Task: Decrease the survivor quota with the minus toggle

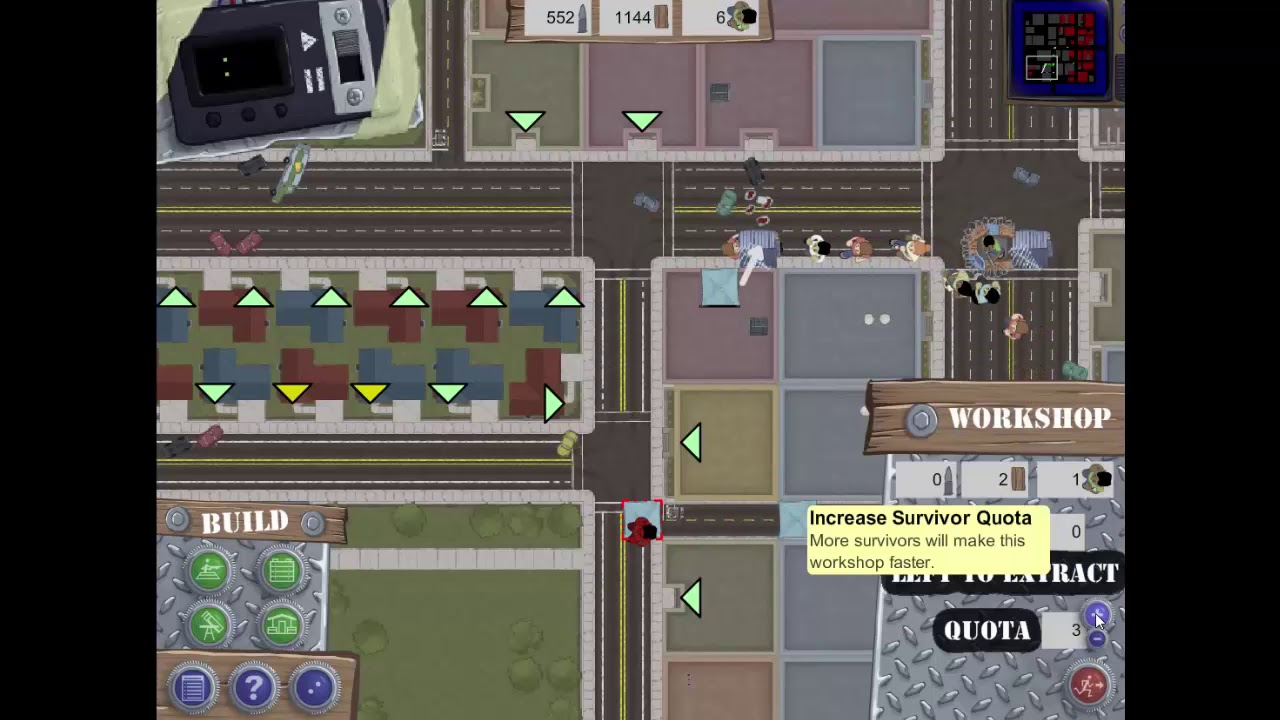Action: click(1097, 638)
